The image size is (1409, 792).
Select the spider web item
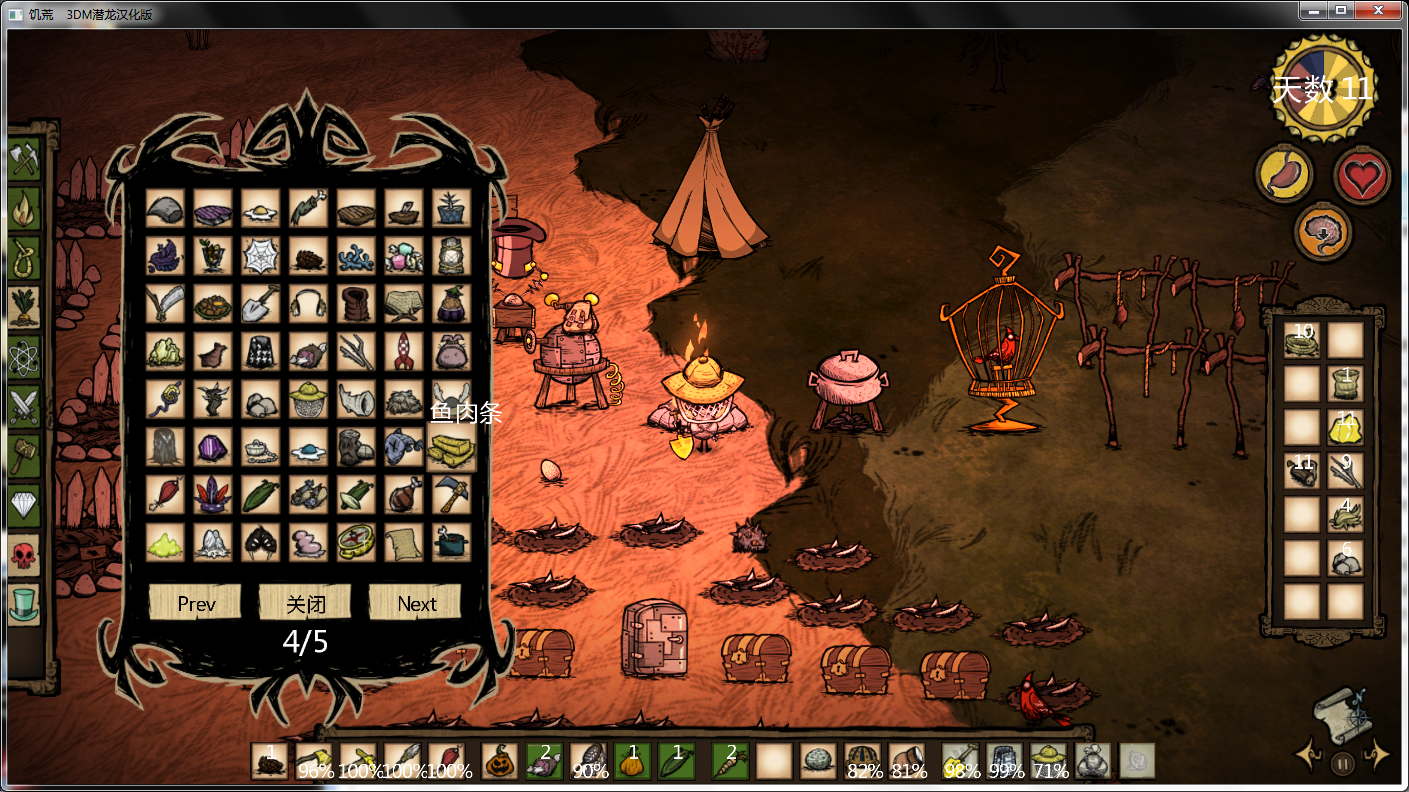click(260, 256)
